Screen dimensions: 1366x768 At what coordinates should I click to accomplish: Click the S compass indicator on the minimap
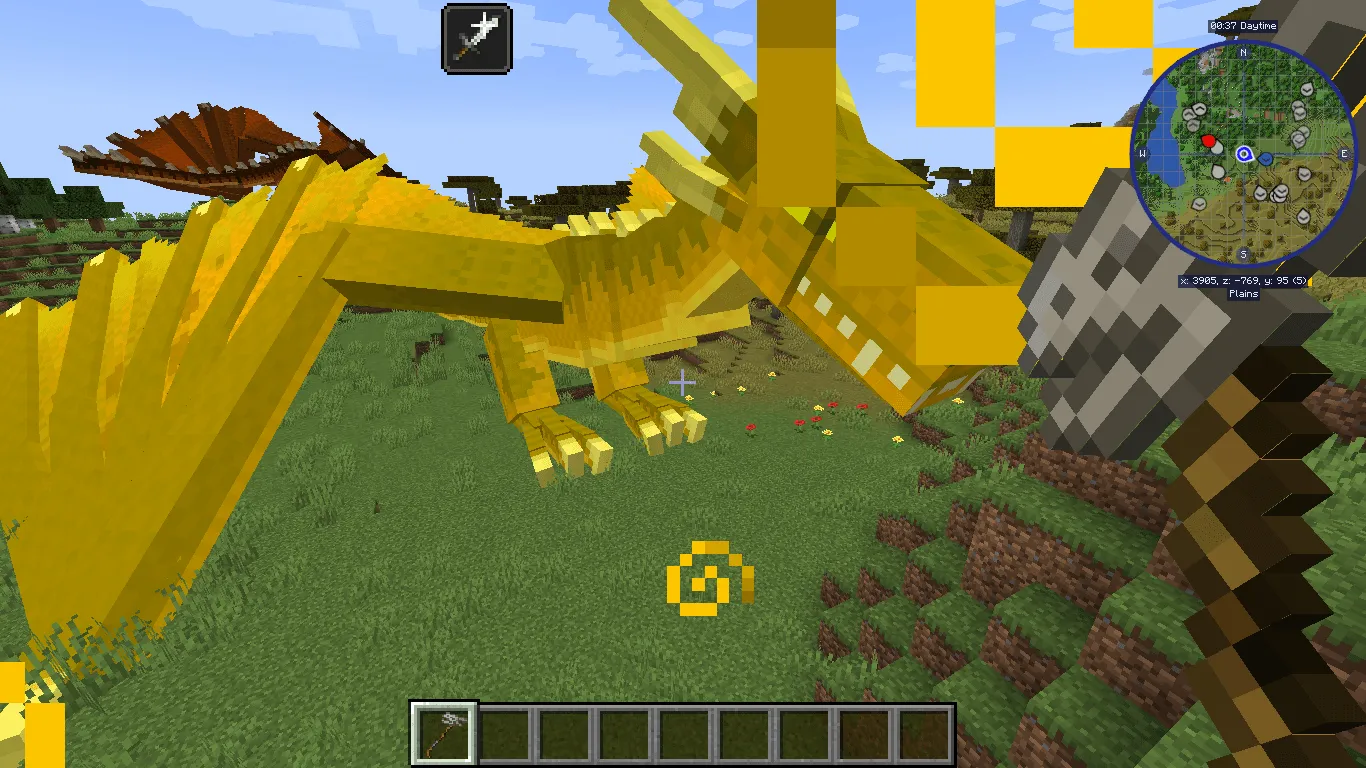coord(1243,253)
